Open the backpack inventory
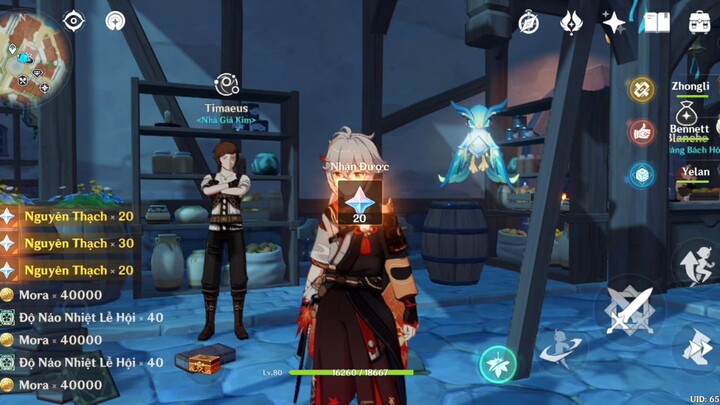 point(700,22)
